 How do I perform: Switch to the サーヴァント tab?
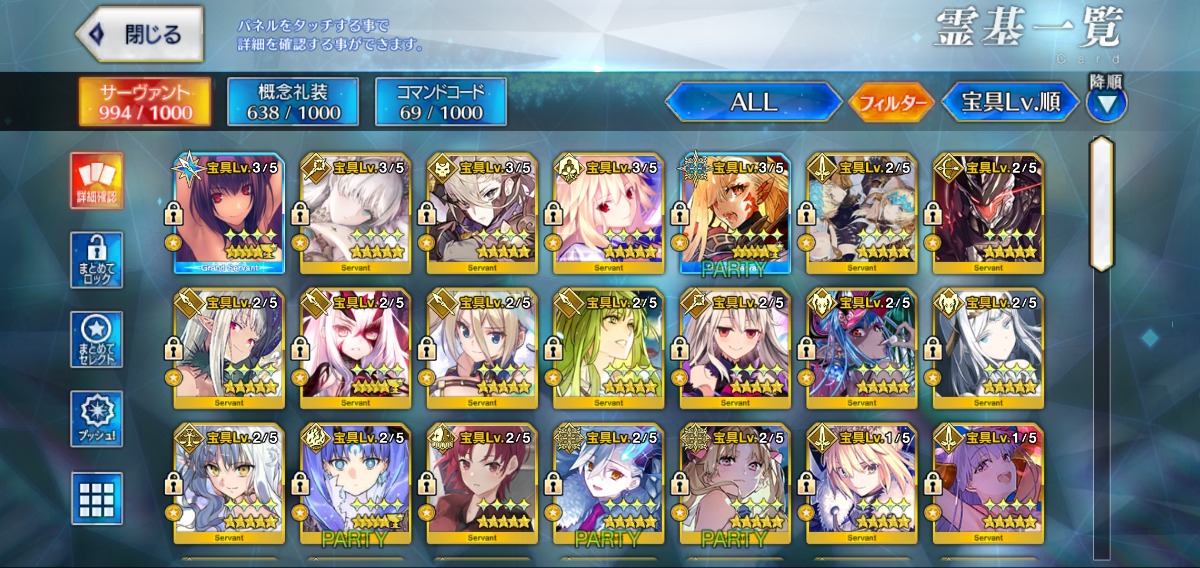[146, 102]
